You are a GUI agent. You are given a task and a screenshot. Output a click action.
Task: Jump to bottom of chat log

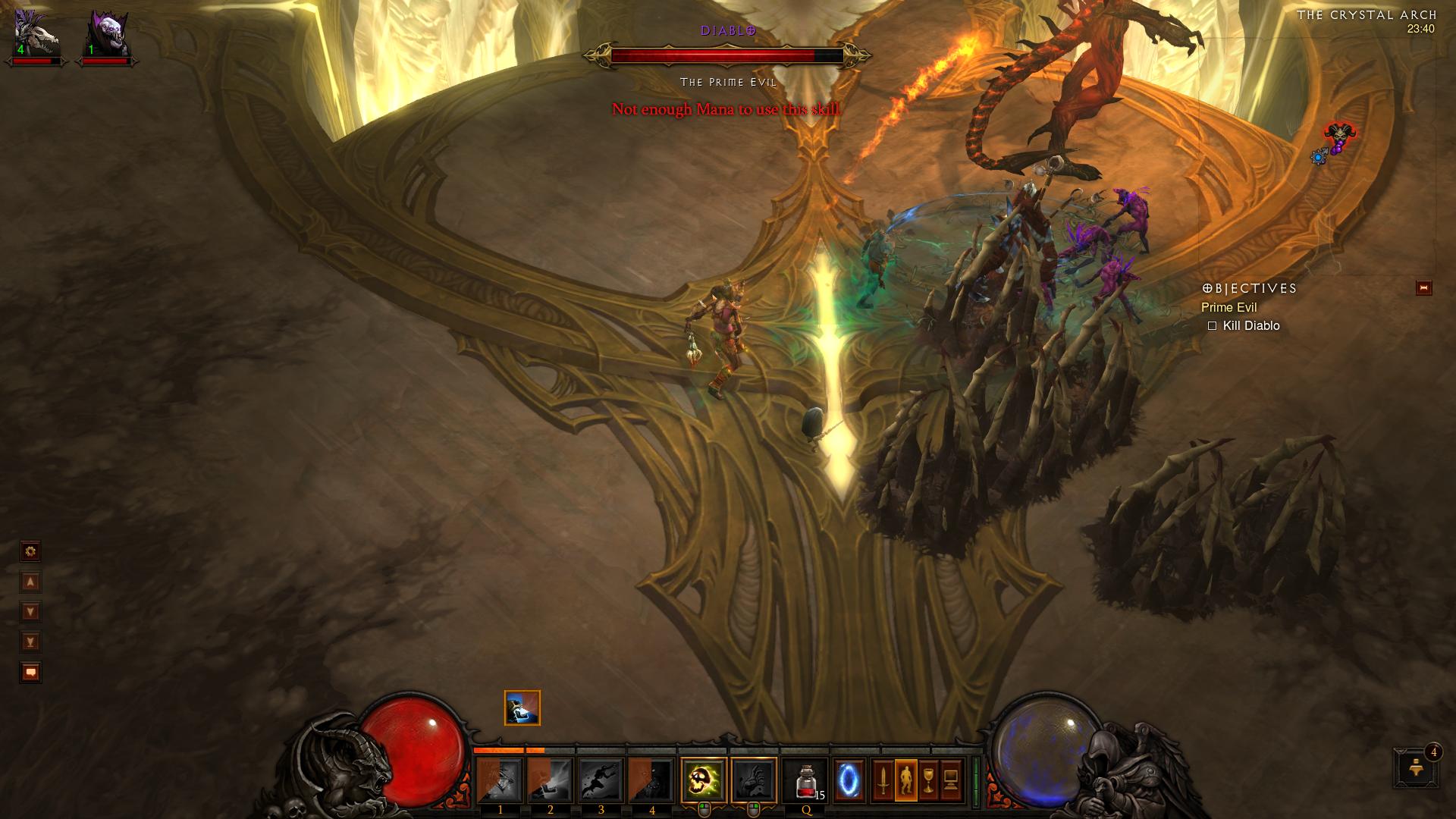click(30, 642)
